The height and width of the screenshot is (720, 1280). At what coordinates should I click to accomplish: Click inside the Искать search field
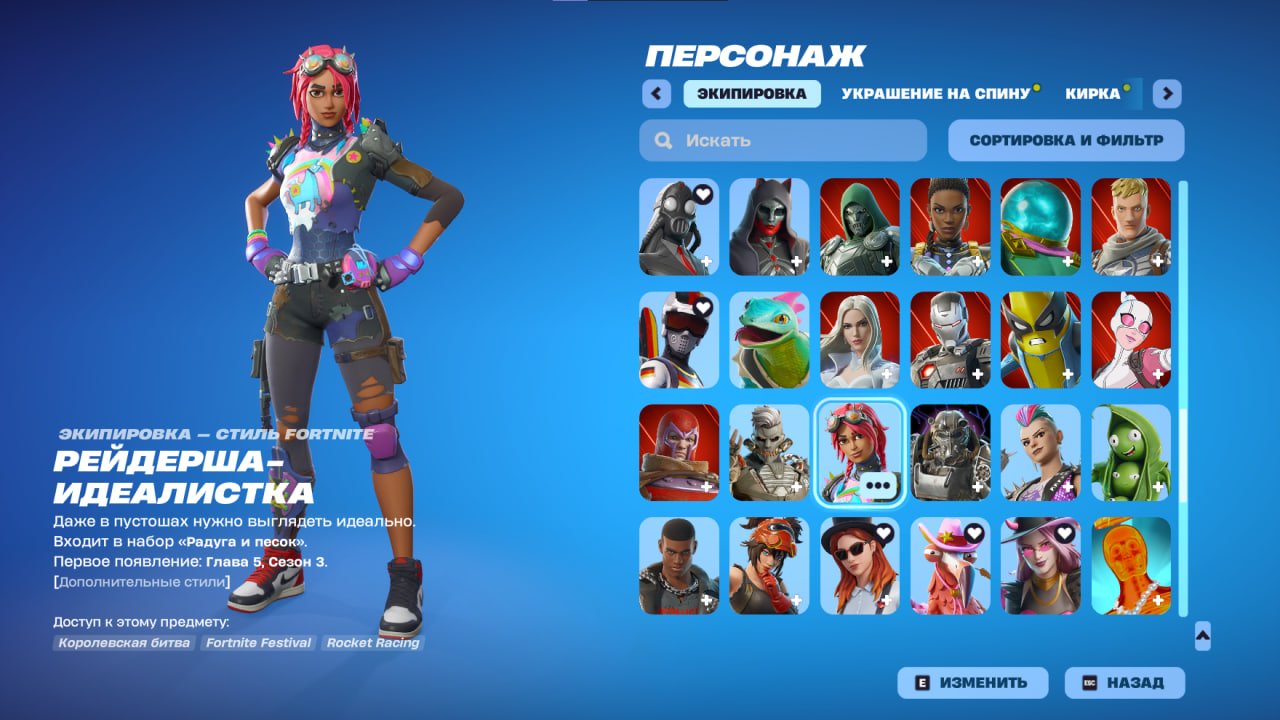pos(760,140)
